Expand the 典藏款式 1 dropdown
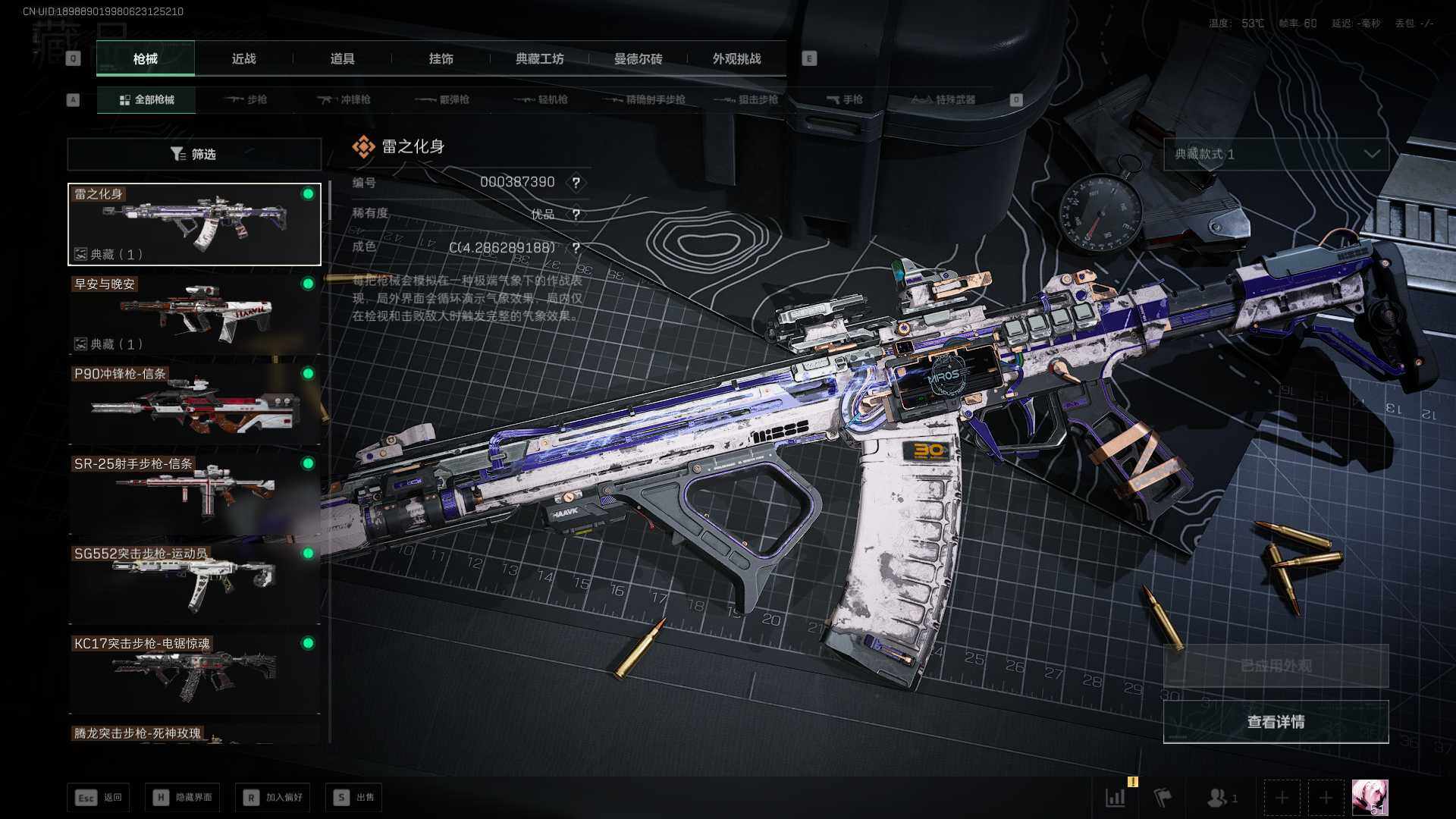The width and height of the screenshot is (1456, 819). pyautogui.click(x=1276, y=155)
